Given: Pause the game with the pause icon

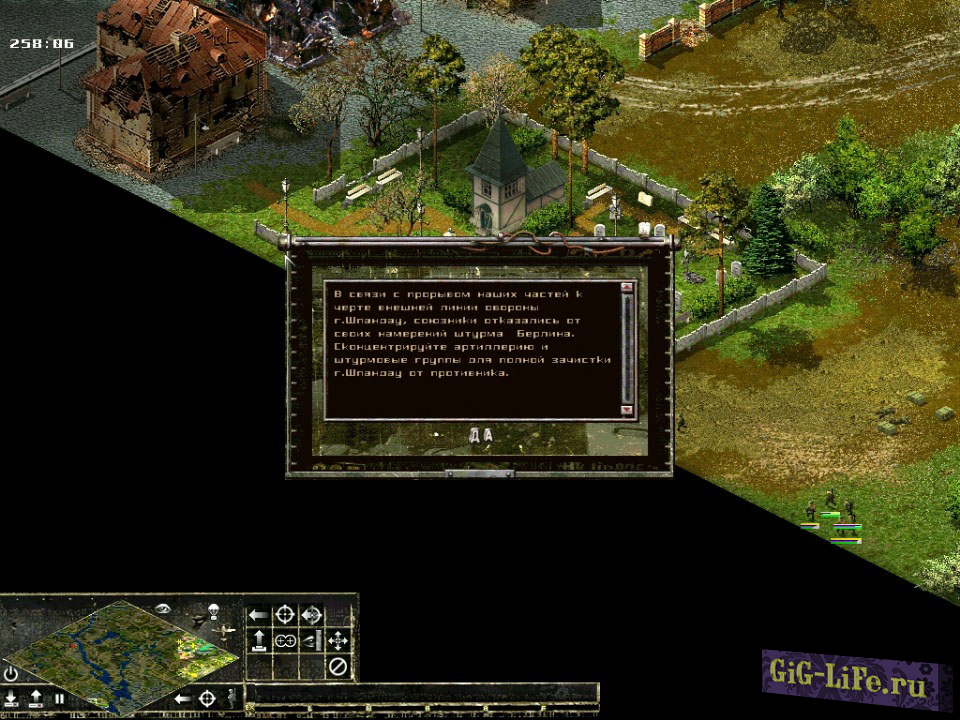Looking at the screenshot, I should click(59, 698).
